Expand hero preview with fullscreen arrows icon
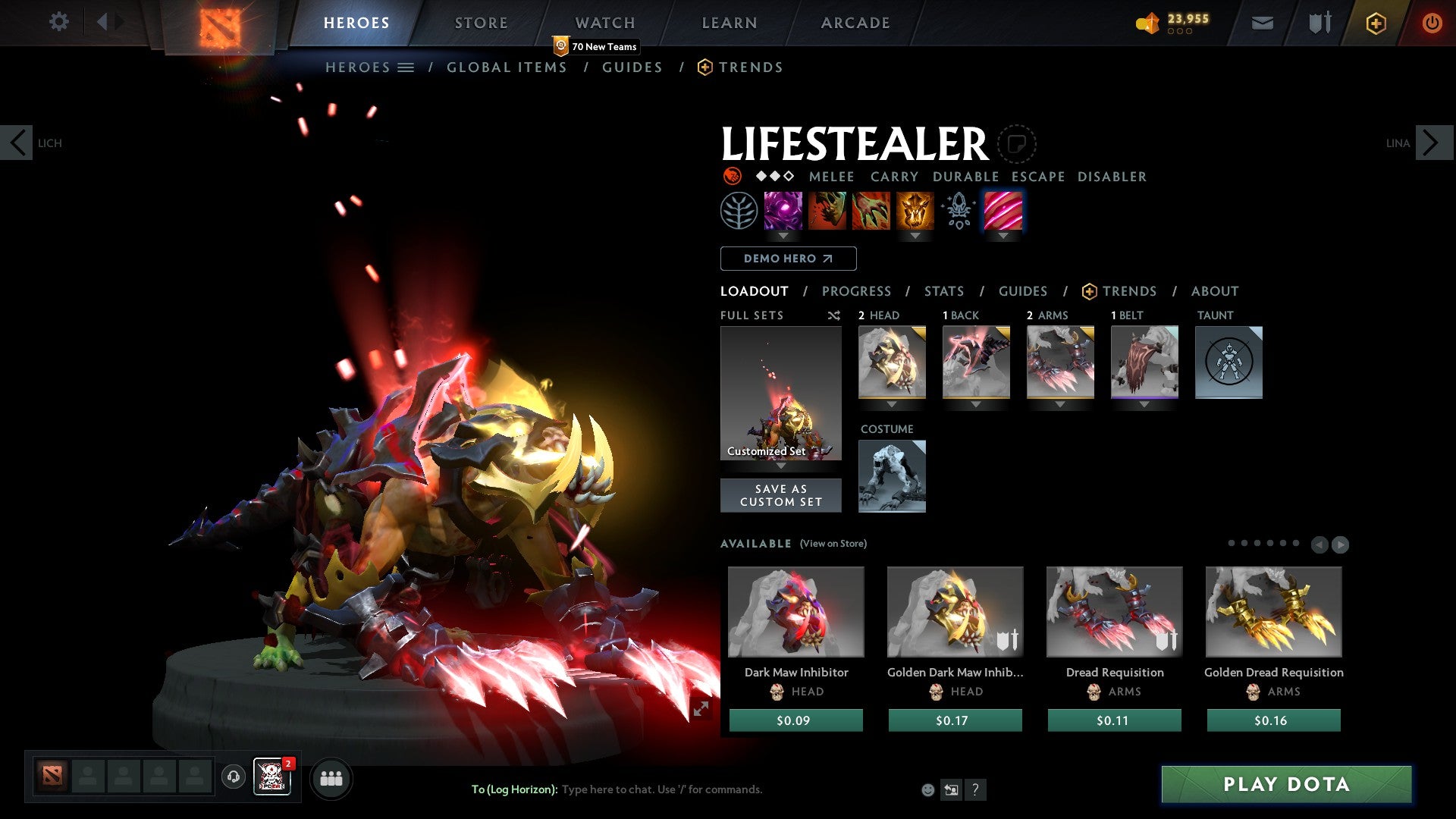The height and width of the screenshot is (819, 1456). tap(701, 707)
